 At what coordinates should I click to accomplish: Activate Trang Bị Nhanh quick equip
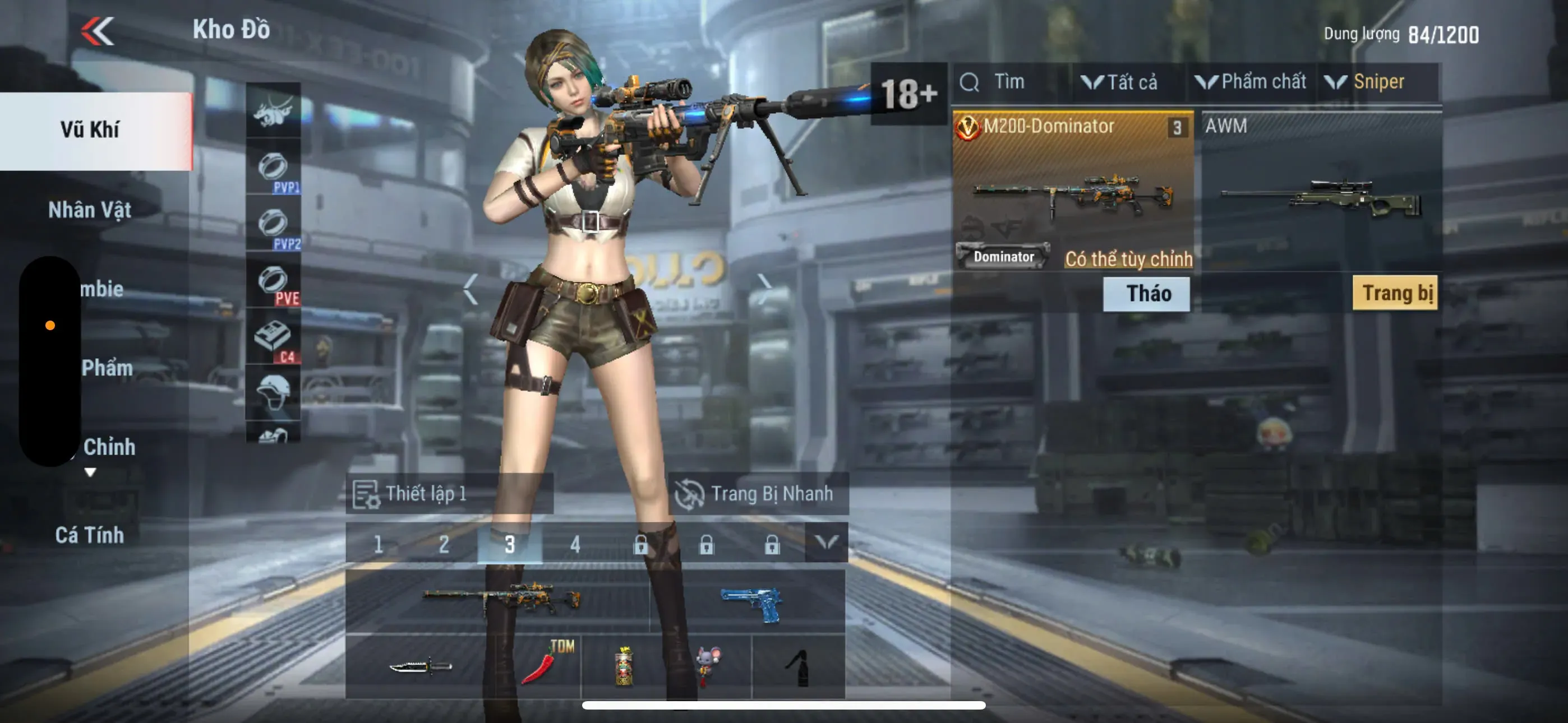click(x=757, y=494)
